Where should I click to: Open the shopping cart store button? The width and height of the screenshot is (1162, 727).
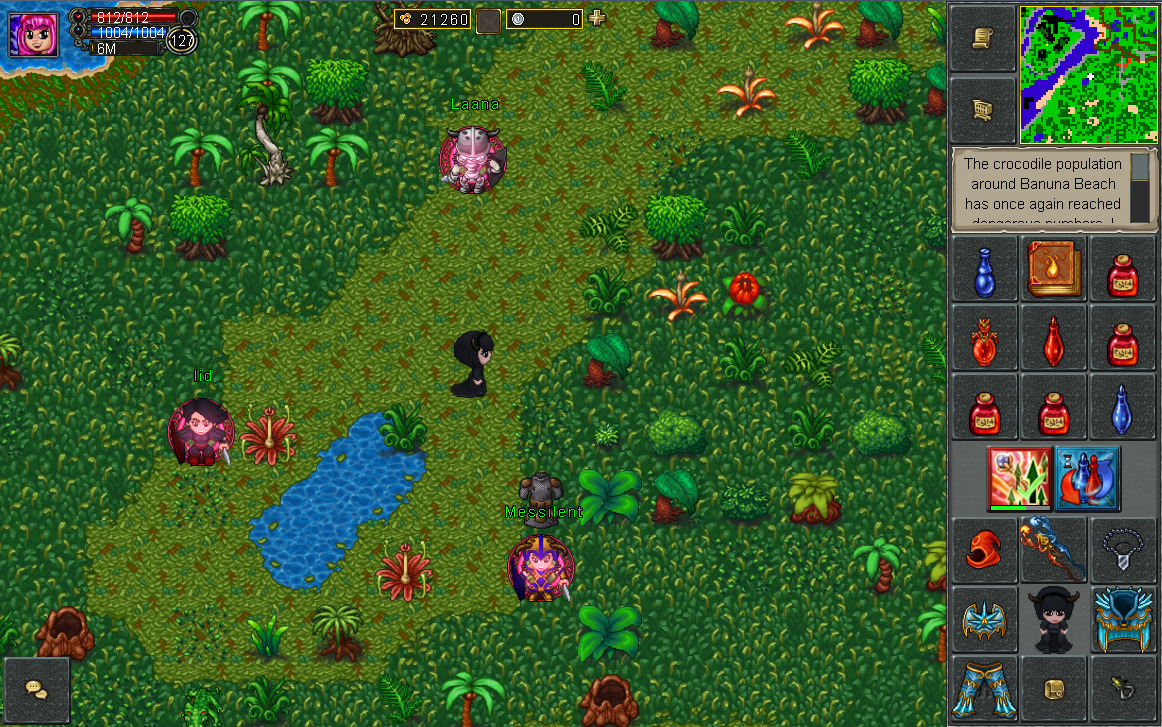click(982, 109)
